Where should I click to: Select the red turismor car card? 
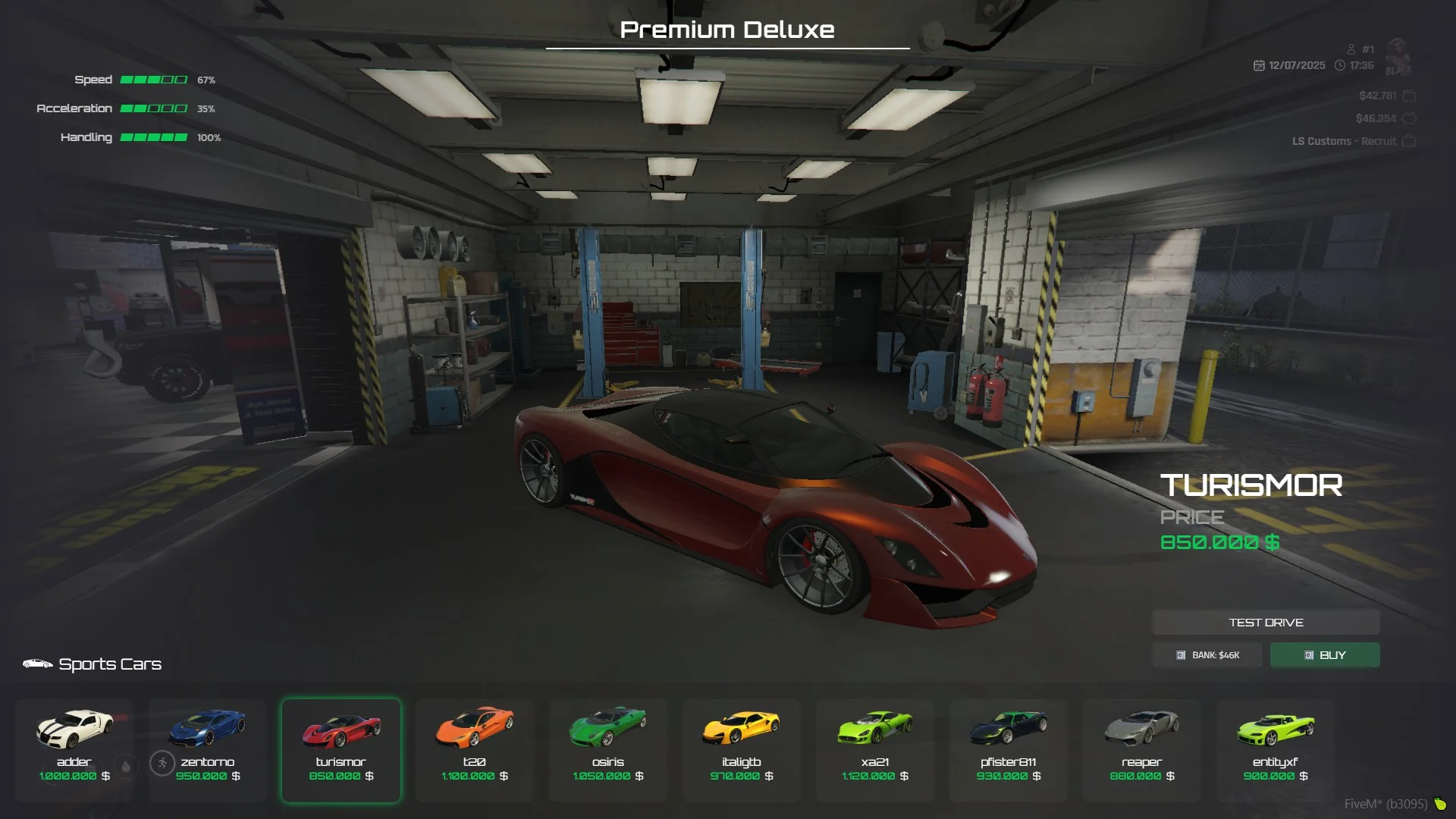[341, 749]
